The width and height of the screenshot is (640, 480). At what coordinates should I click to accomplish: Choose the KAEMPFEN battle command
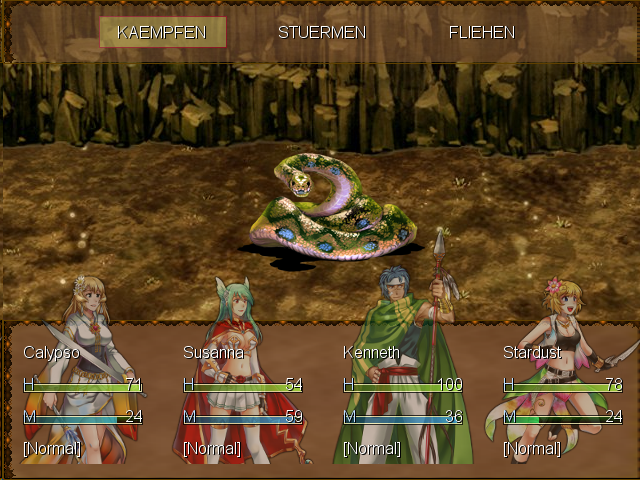point(162,32)
